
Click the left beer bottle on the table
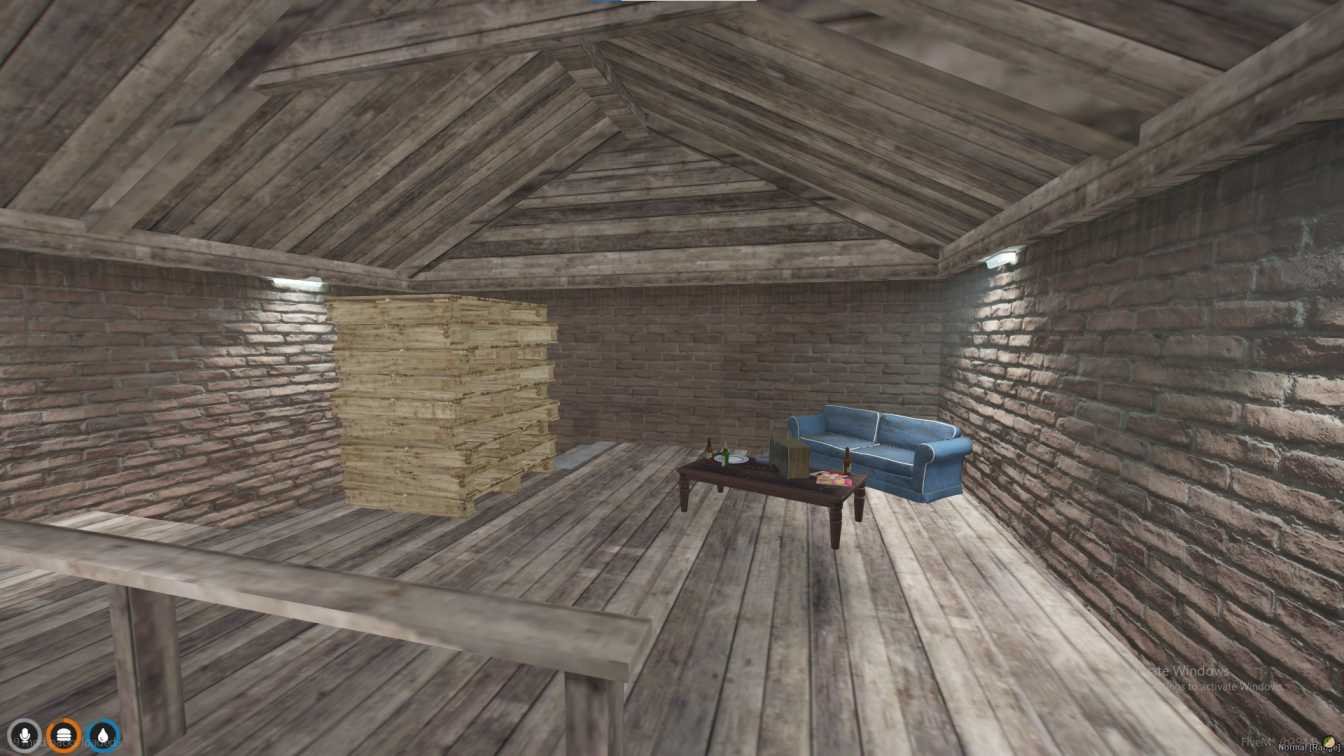coord(707,450)
